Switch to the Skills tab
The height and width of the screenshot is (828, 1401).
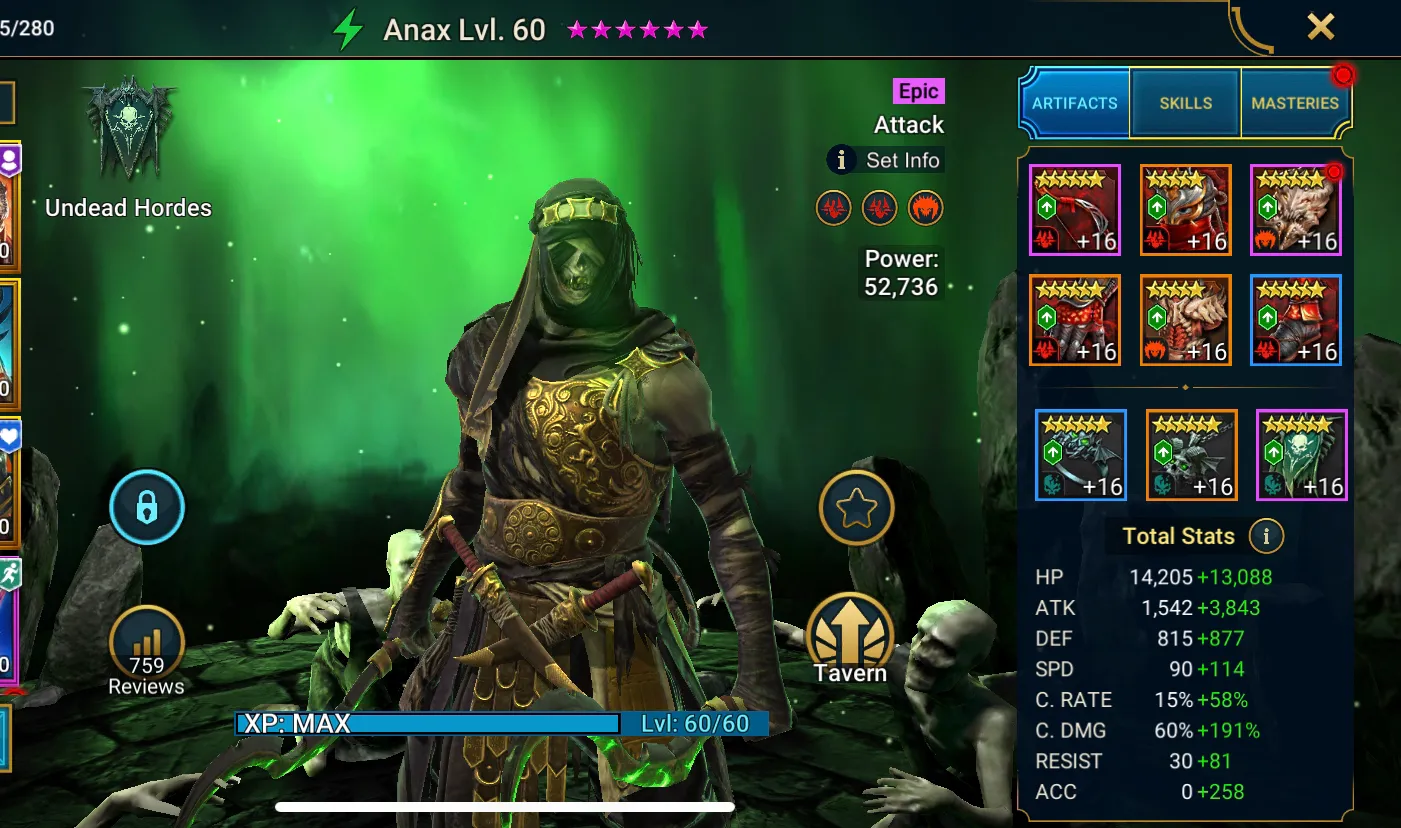coord(1185,103)
